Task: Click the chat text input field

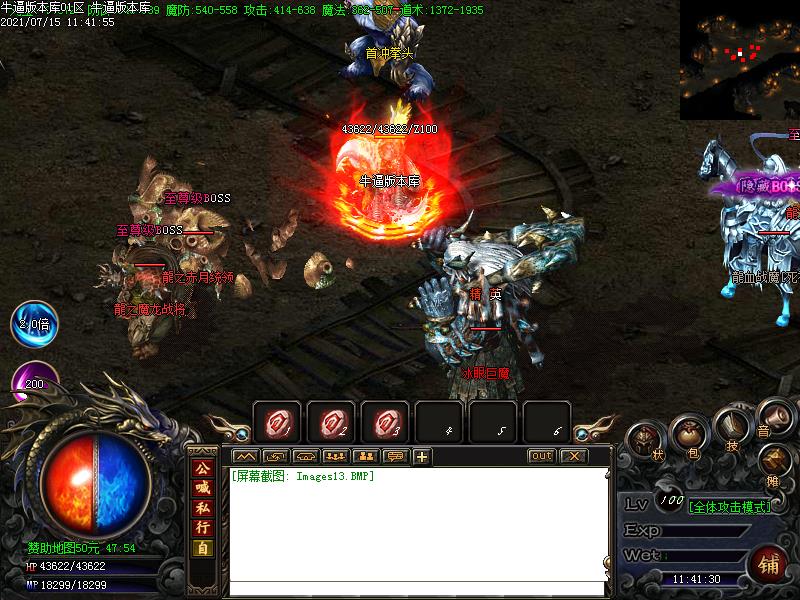Action: click(x=418, y=589)
